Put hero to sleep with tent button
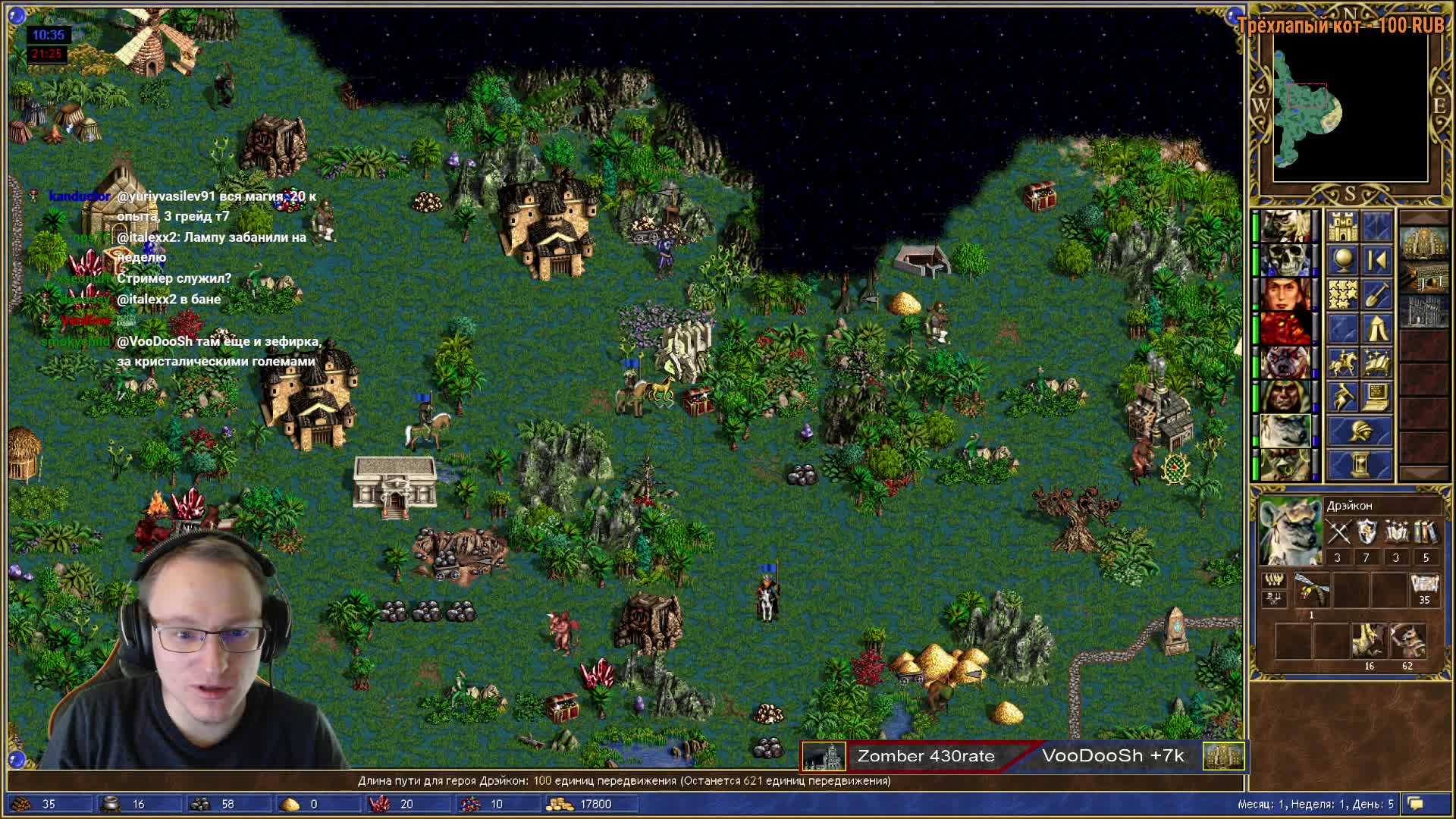The width and height of the screenshot is (1456, 819). point(1376,328)
